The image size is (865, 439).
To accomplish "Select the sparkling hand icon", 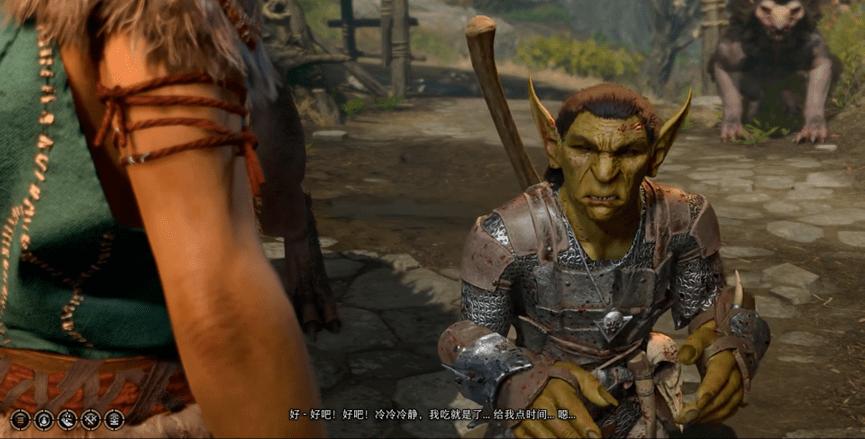I will tap(67, 419).
